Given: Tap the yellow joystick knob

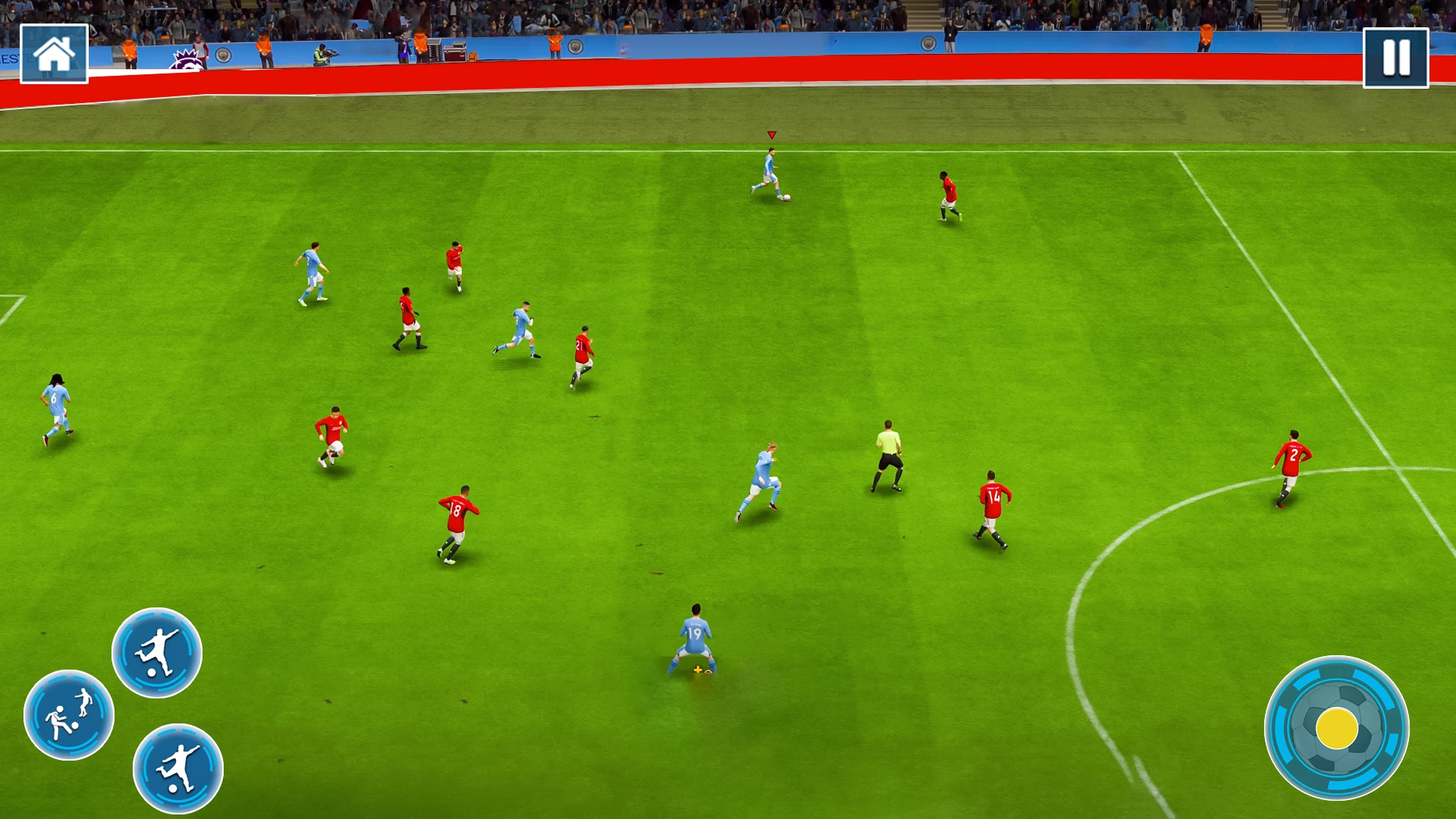Looking at the screenshot, I should pos(1337,728).
